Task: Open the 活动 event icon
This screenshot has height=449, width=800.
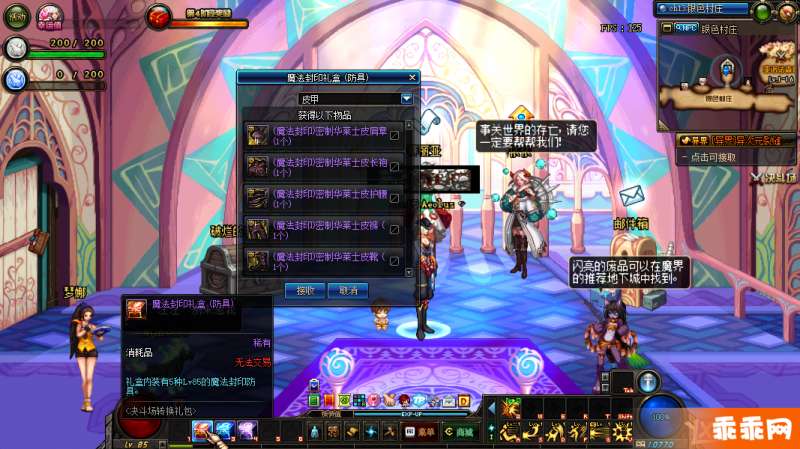Action: pyautogui.click(x=18, y=16)
